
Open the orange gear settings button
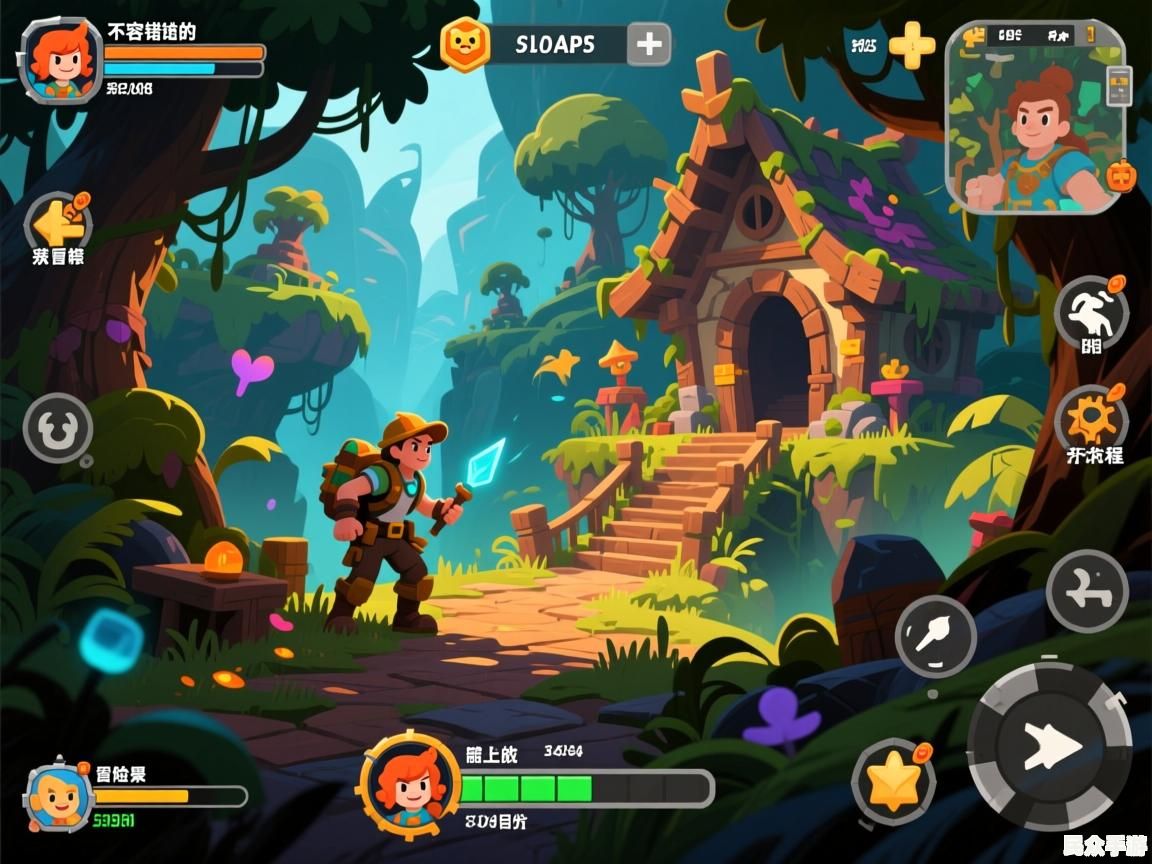1091,418
